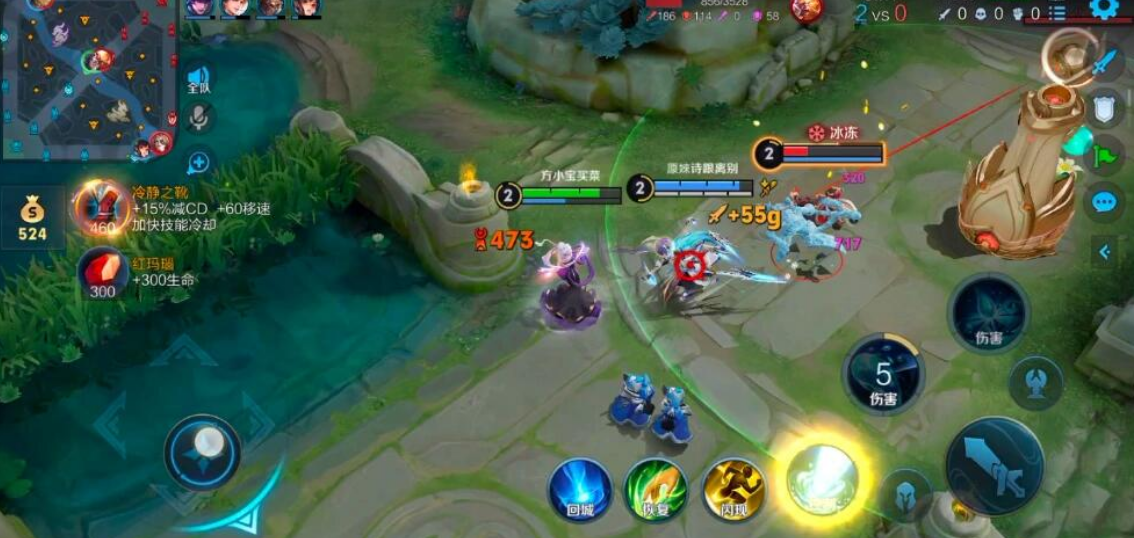The image size is (1134, 538).
Task: Tap the minimap
Action: [88, 78]
